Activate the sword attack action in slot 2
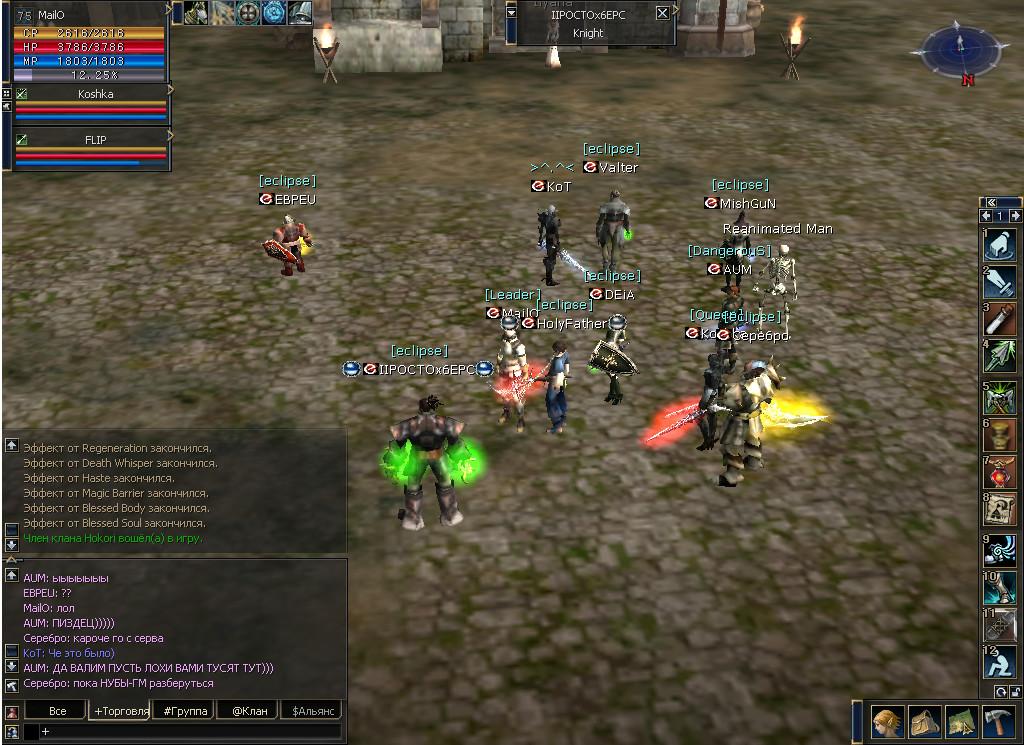 [x=1000, y=282]
